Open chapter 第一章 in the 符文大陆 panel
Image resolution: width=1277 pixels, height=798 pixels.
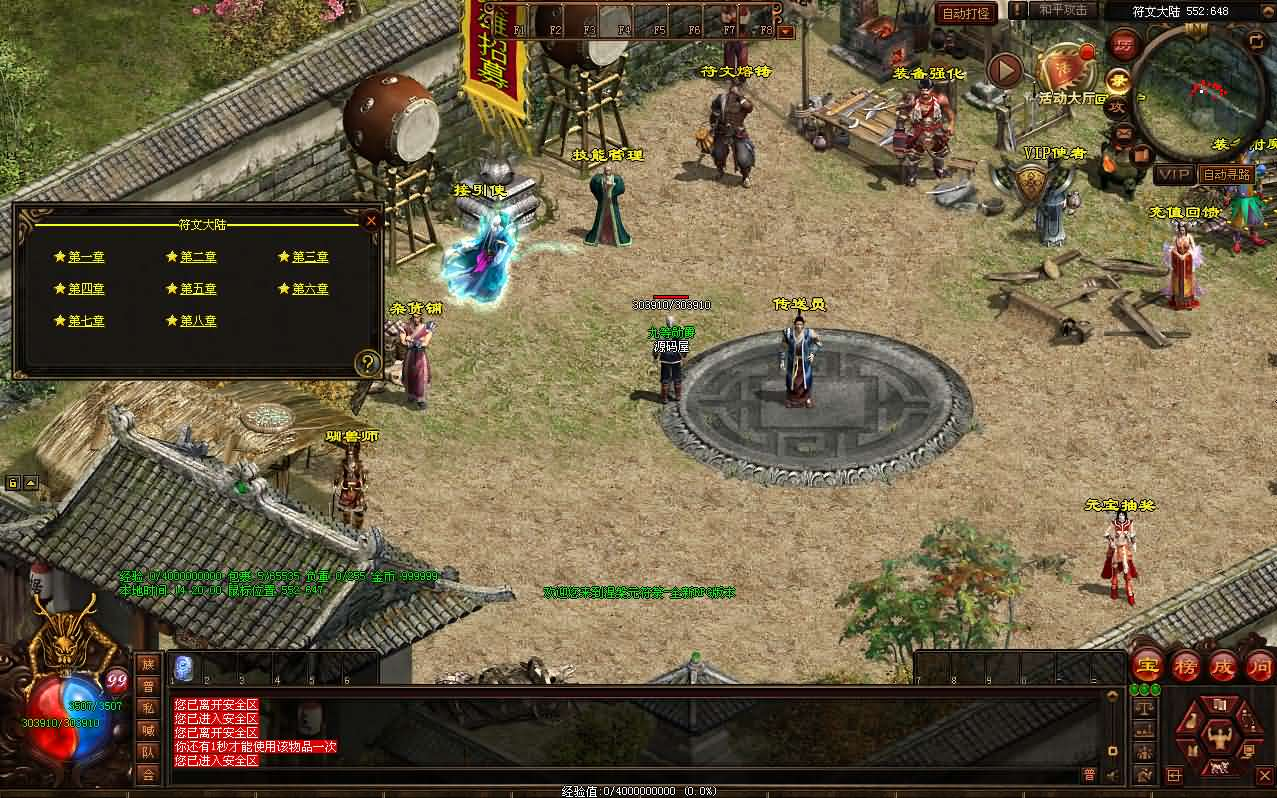(x=86, y=257)
